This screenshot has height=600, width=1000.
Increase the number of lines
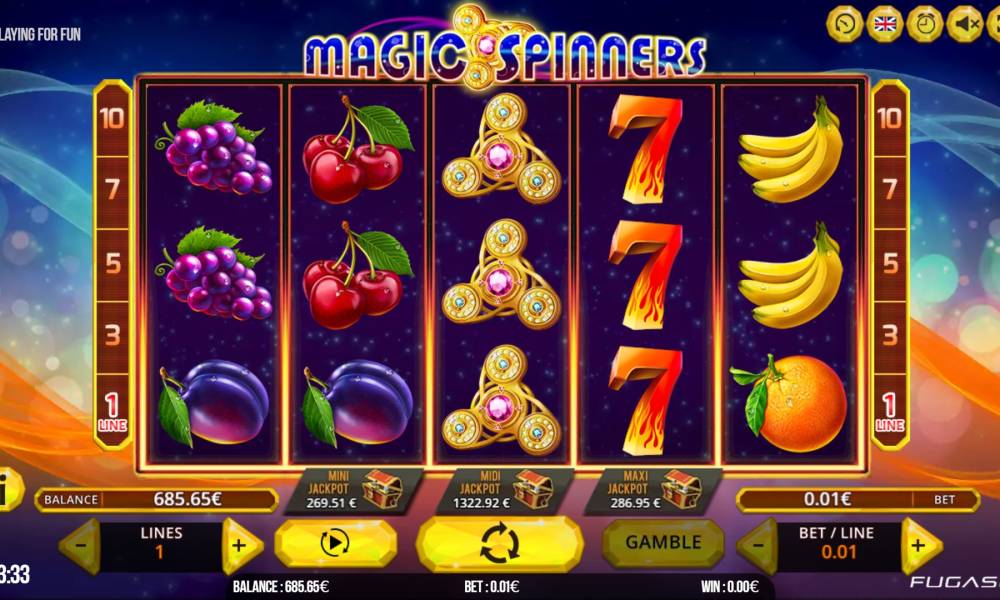pos(240,546)
